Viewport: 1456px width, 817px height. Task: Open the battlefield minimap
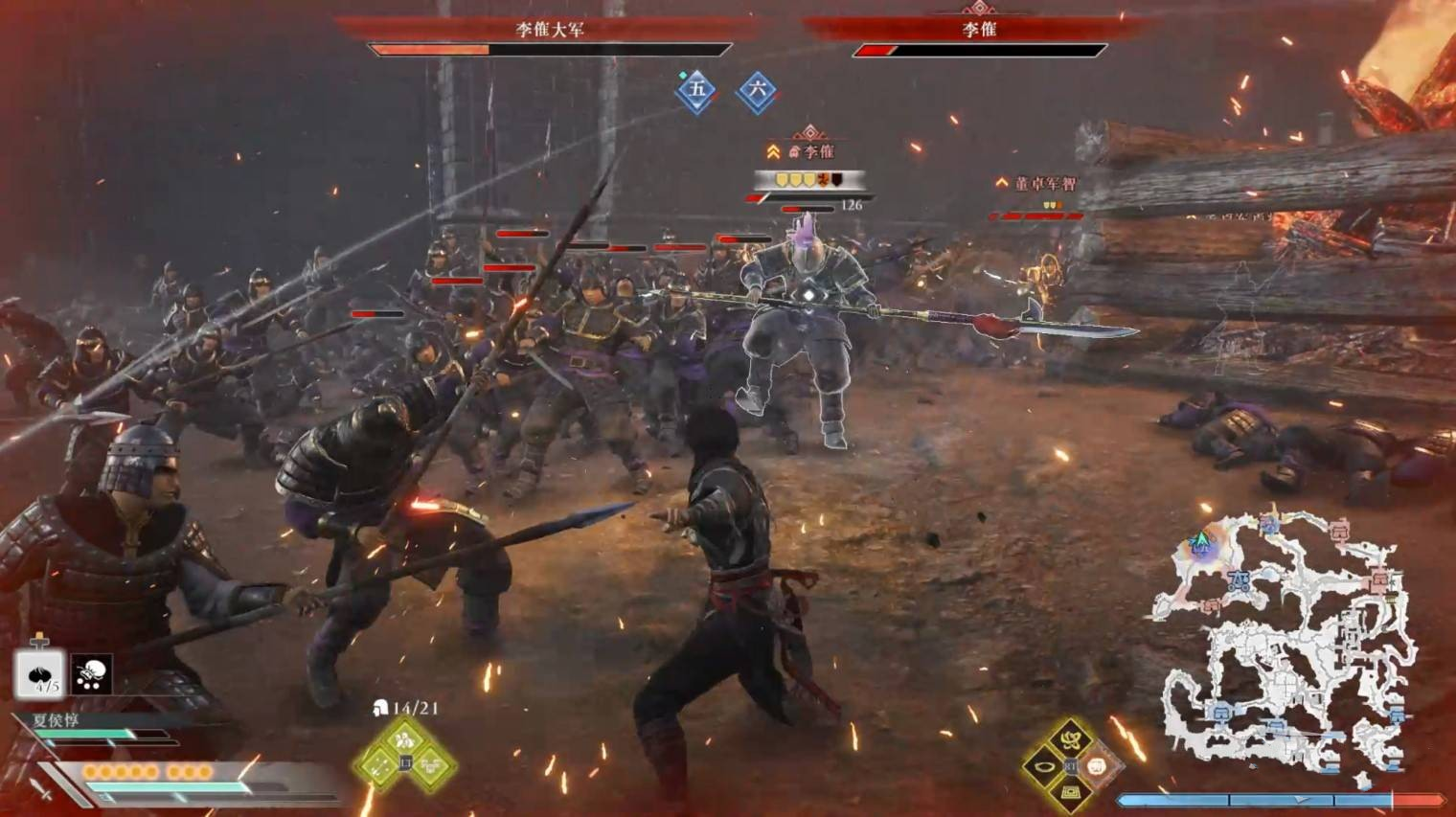click(1285, 640)
